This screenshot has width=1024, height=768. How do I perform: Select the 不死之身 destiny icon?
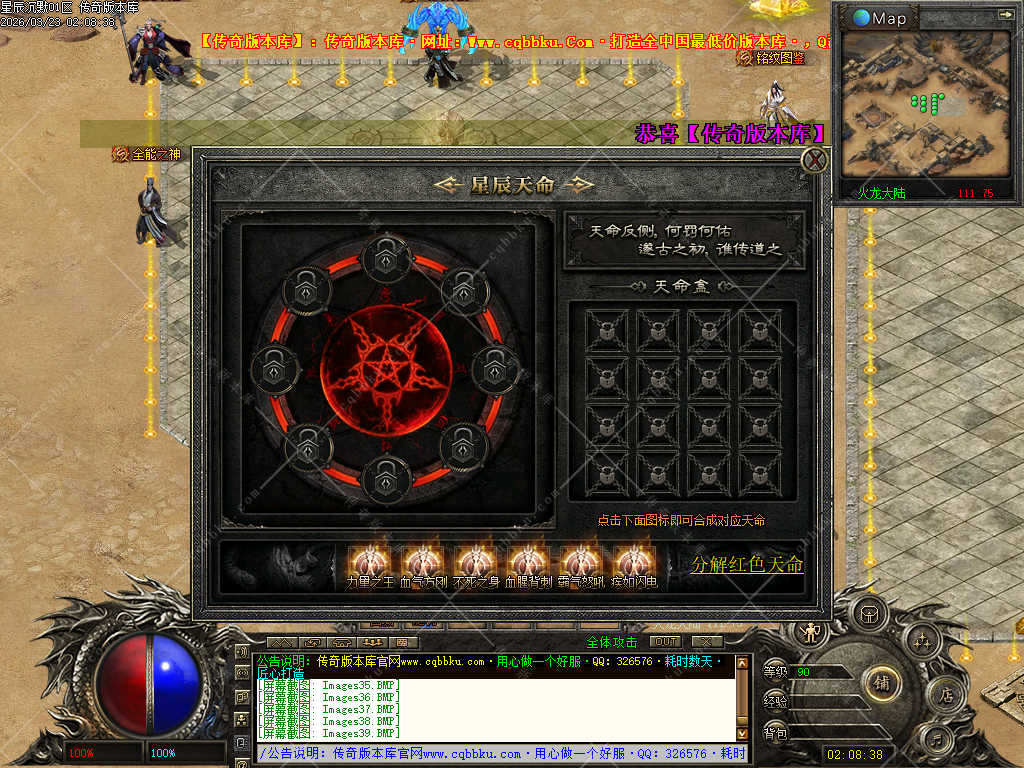(x=476, y=562)
